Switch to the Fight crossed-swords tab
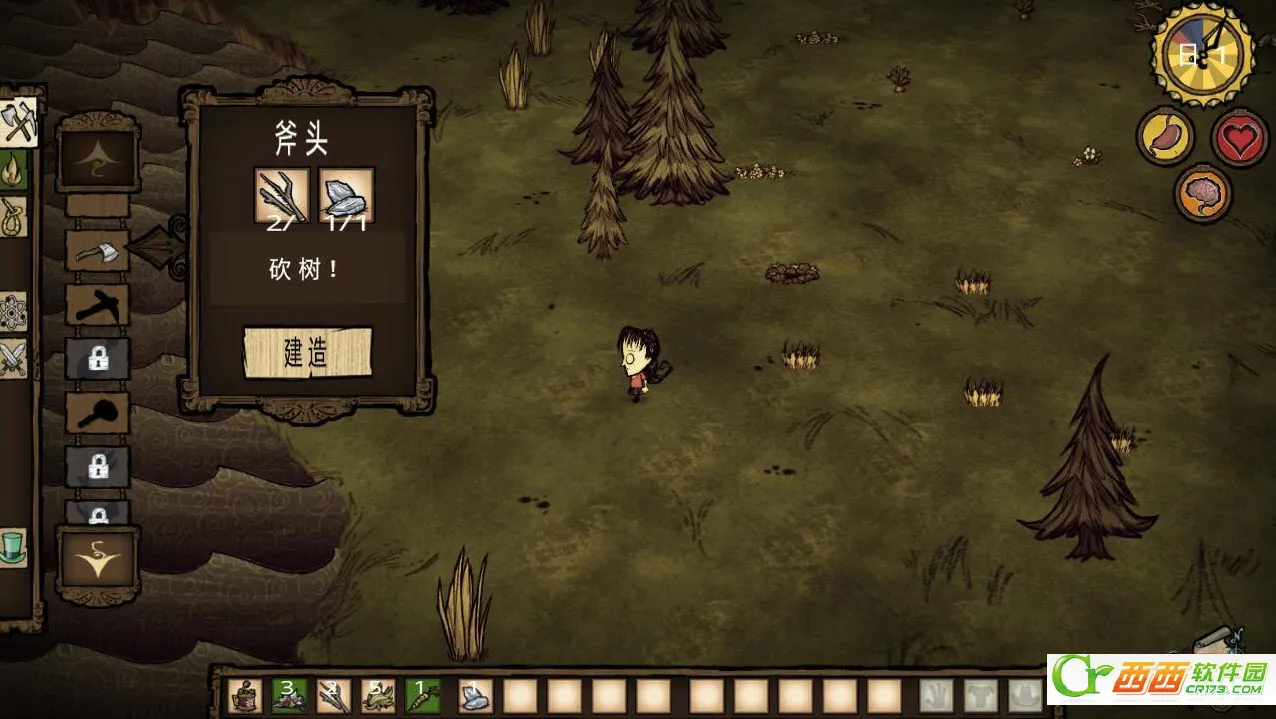 click(x=13, y=358)
